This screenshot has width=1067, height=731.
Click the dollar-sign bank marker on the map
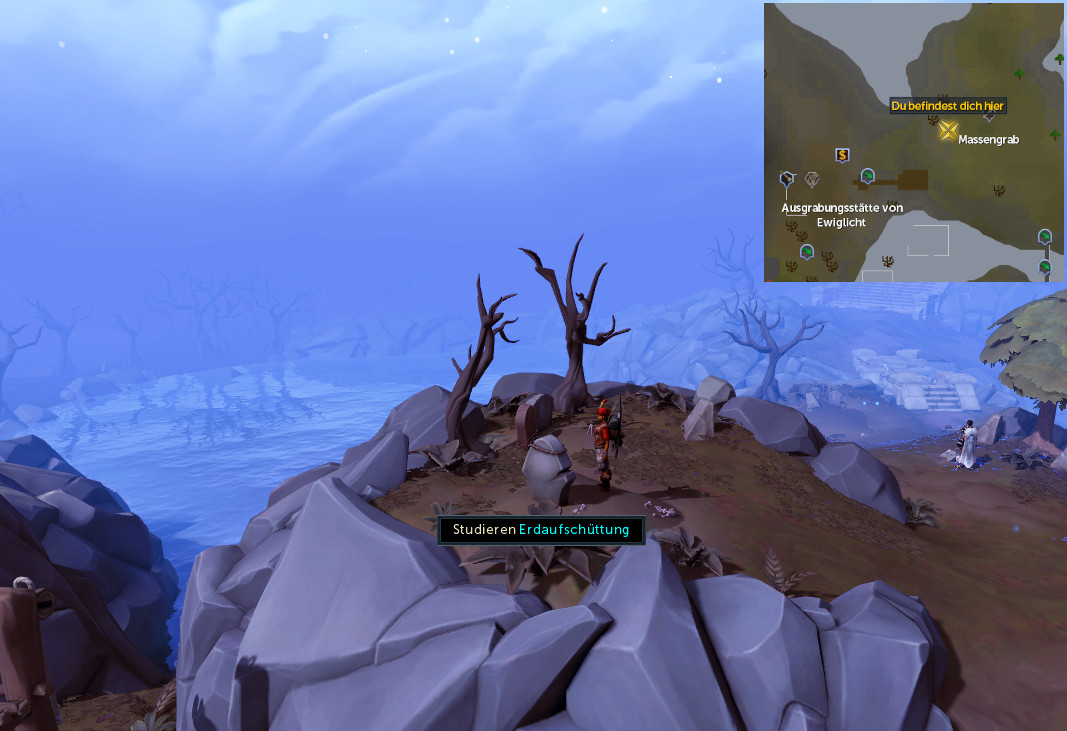tap(842, 155)
